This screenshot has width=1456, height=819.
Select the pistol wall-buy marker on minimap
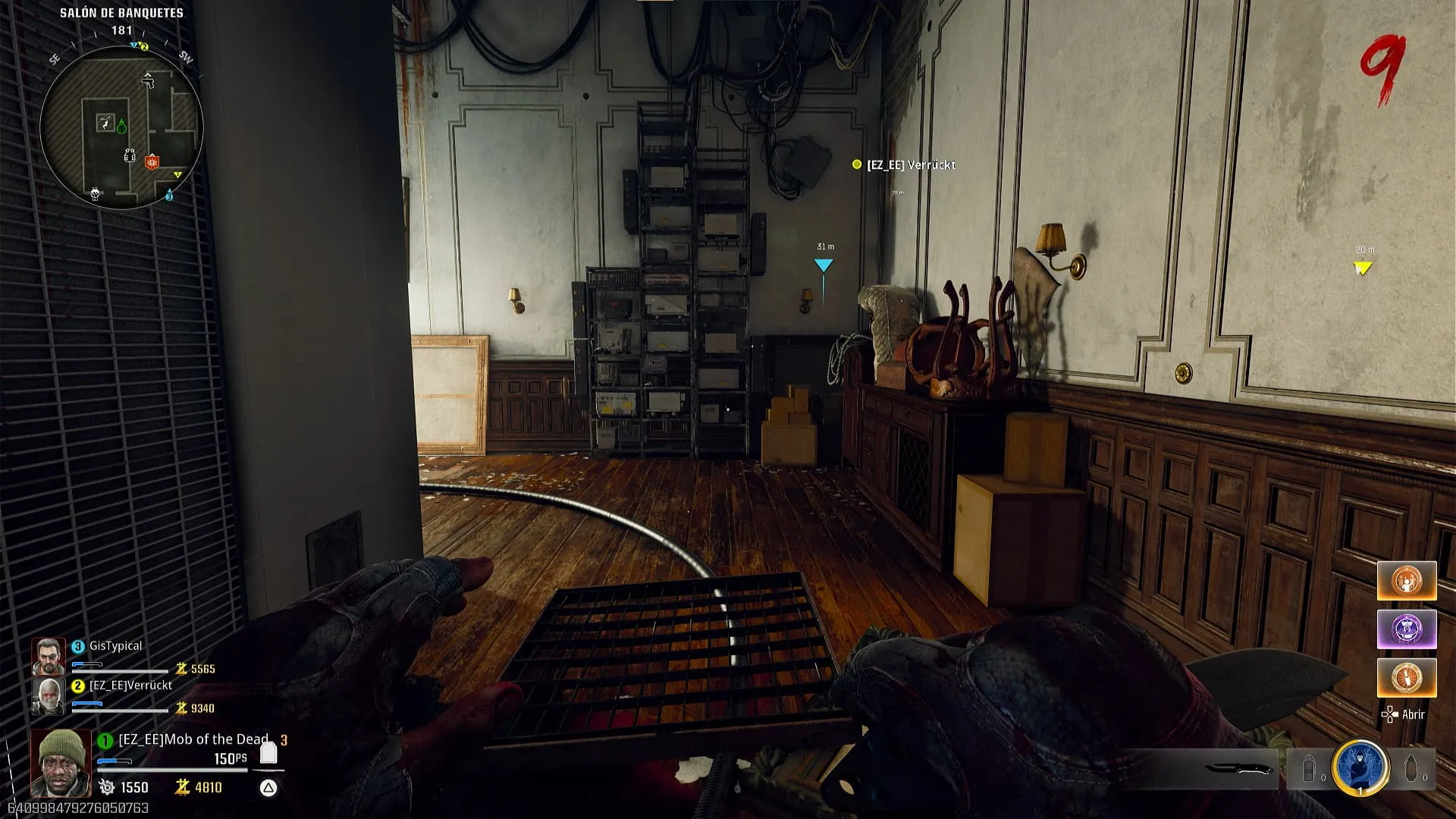pos(149,80)
